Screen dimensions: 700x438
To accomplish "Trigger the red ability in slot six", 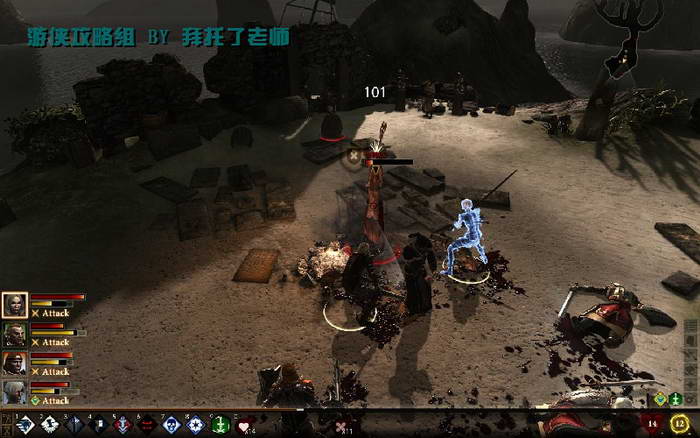I will [x=147, y=425].
